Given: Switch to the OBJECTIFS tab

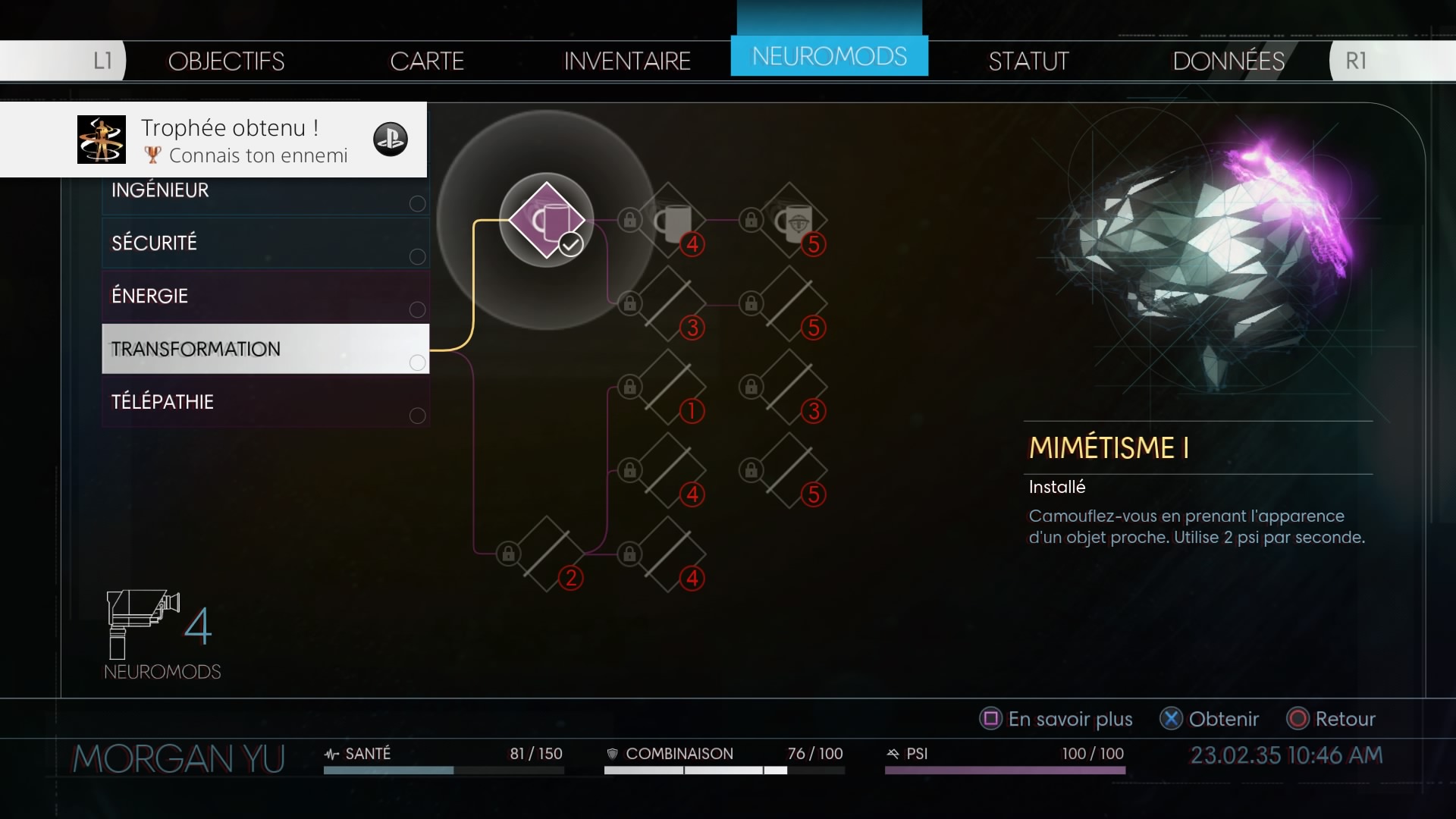Looking at the screenshot, I should click(x=226, y=61).
